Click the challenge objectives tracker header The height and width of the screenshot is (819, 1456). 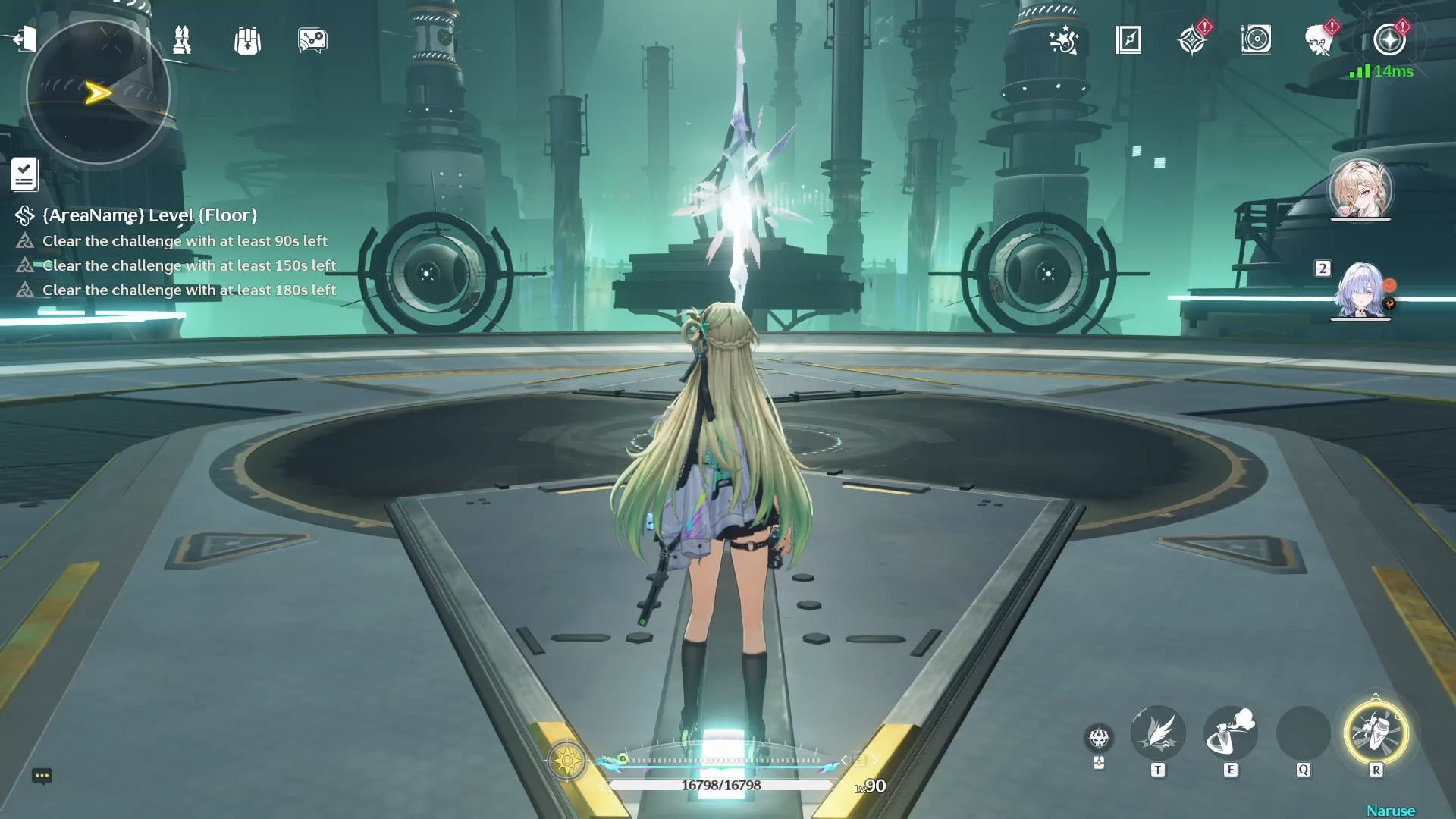tap(149, 215)
